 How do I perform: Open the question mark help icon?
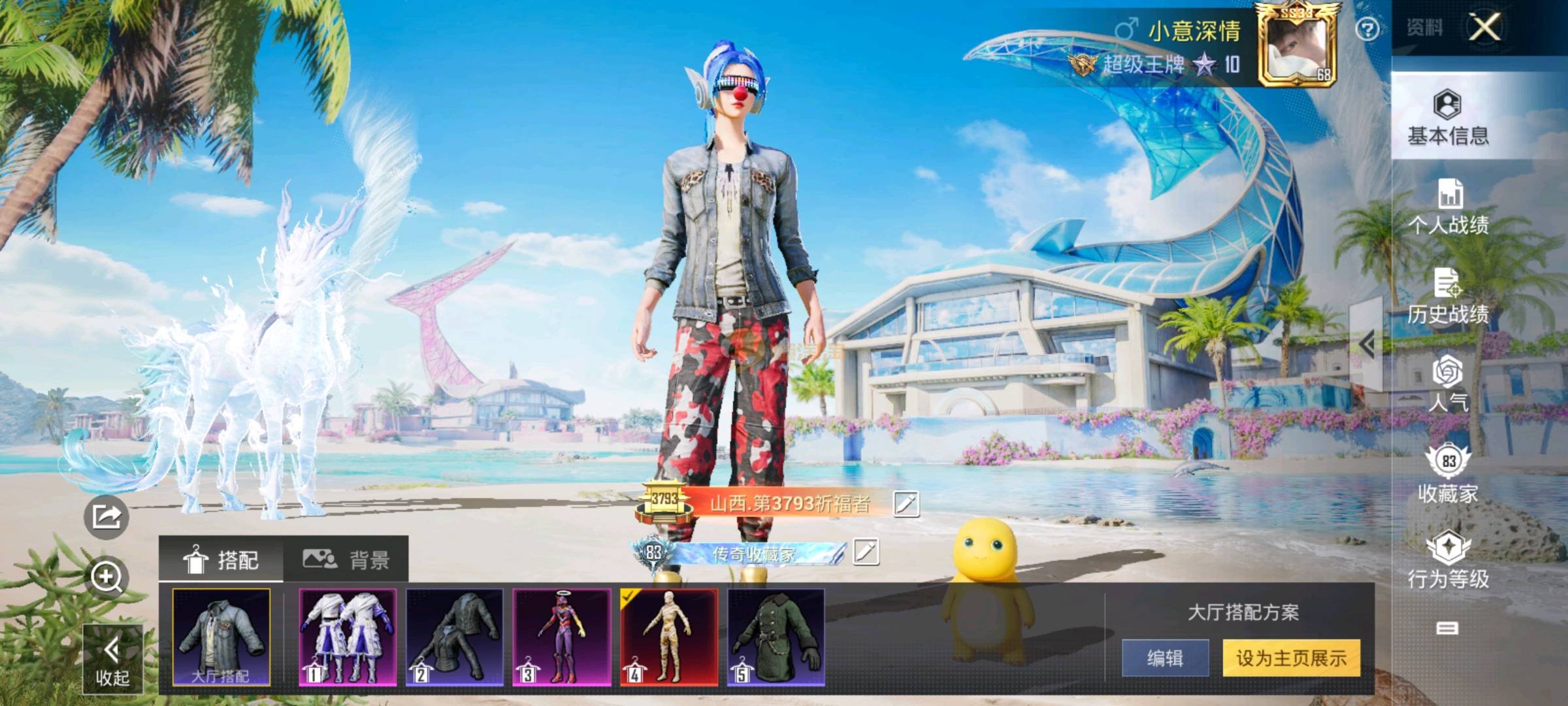1367,29
